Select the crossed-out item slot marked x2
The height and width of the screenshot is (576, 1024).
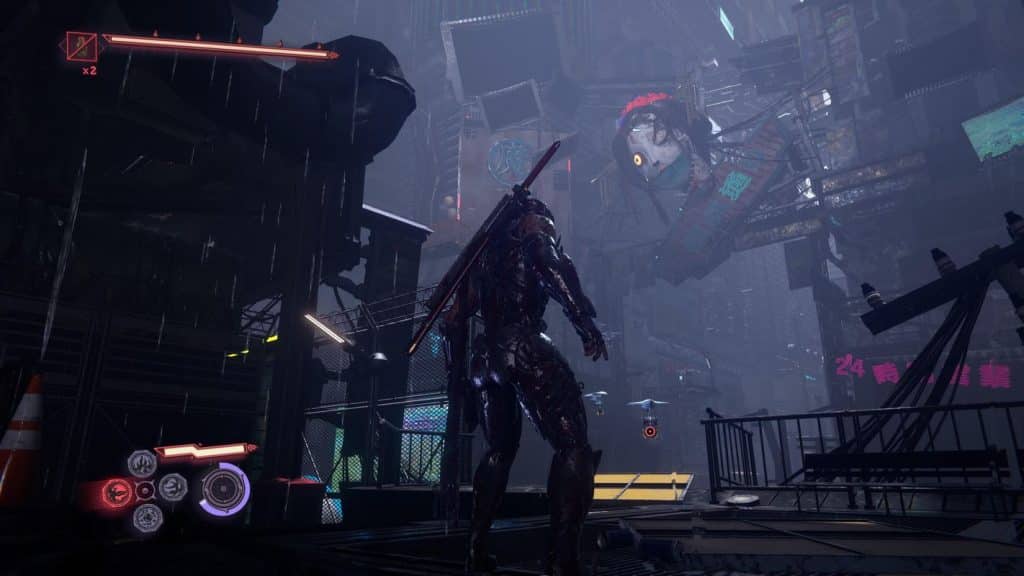point(82,46)
